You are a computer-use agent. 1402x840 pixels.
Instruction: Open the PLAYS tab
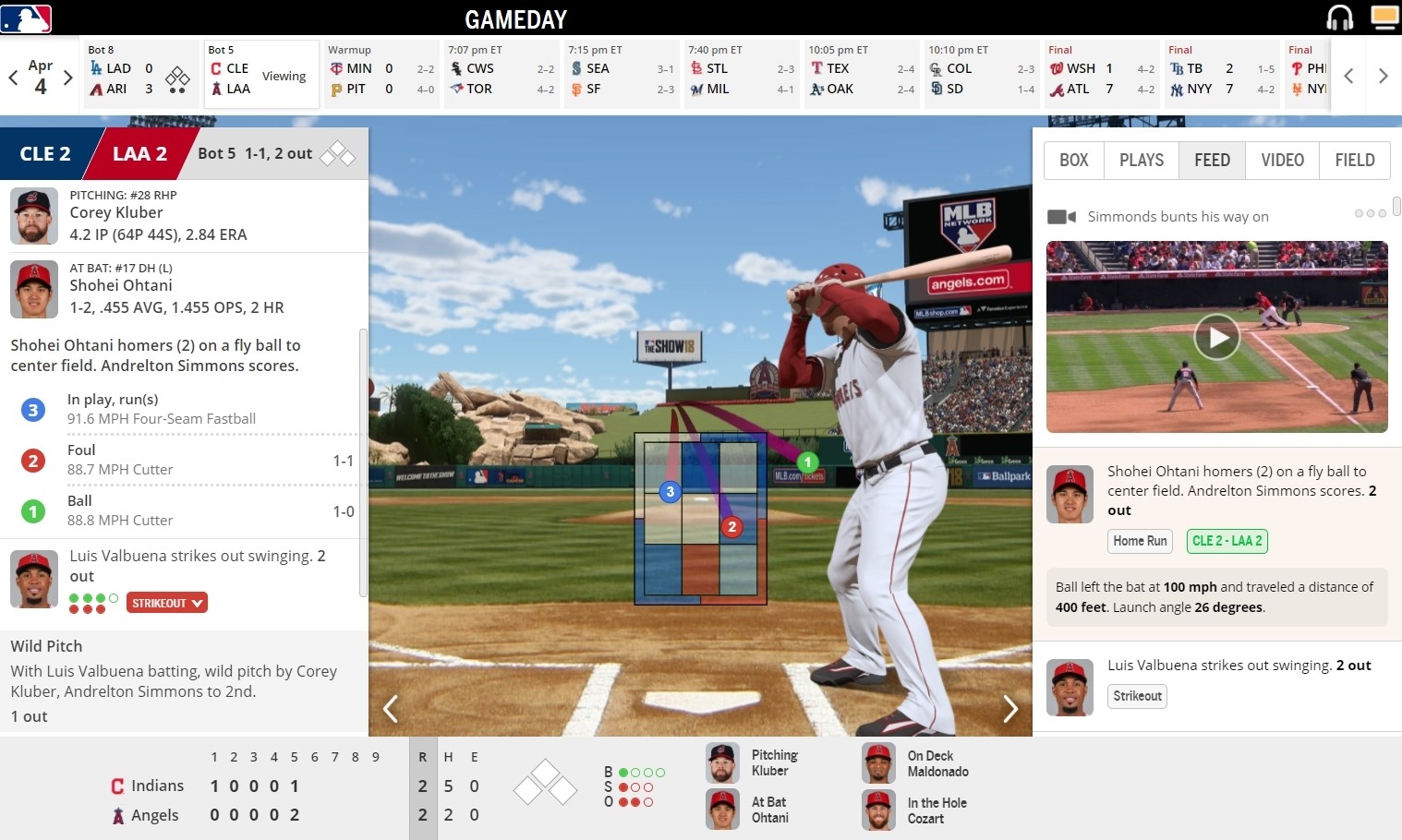coord(1141,161)
